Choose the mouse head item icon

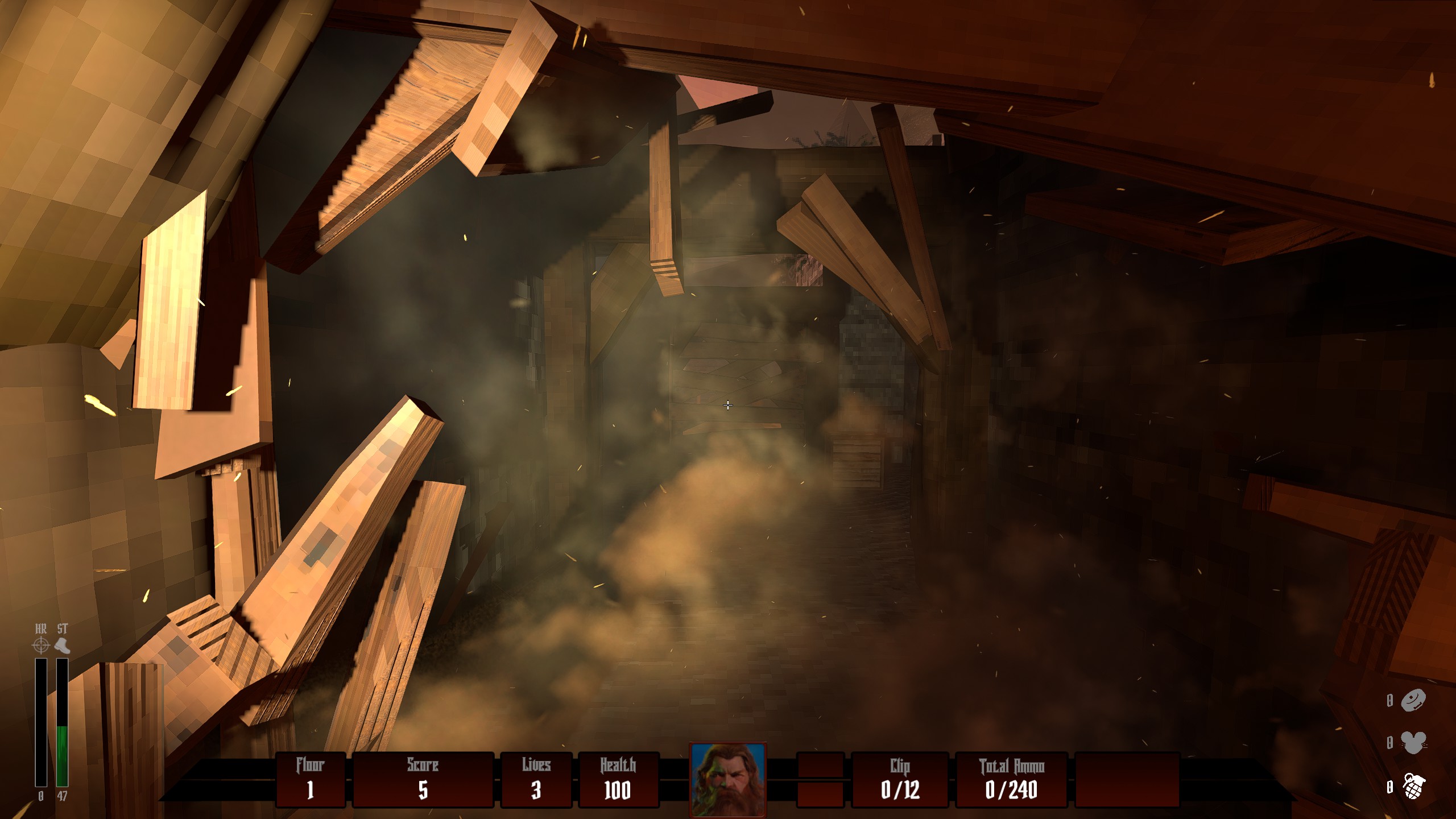pos(1413,743)
